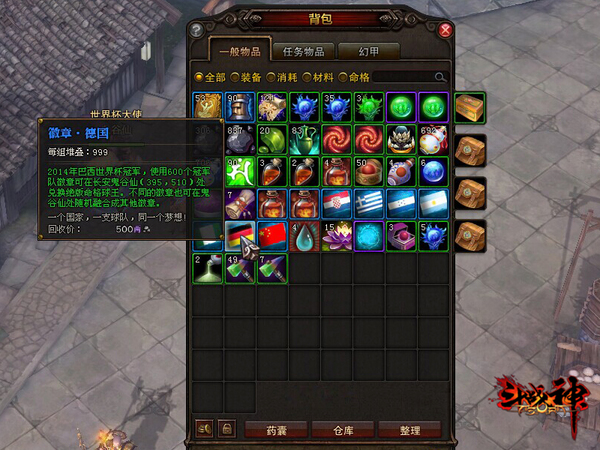
Task: Select the 一般物品 tab
Action: pos(239,51)
